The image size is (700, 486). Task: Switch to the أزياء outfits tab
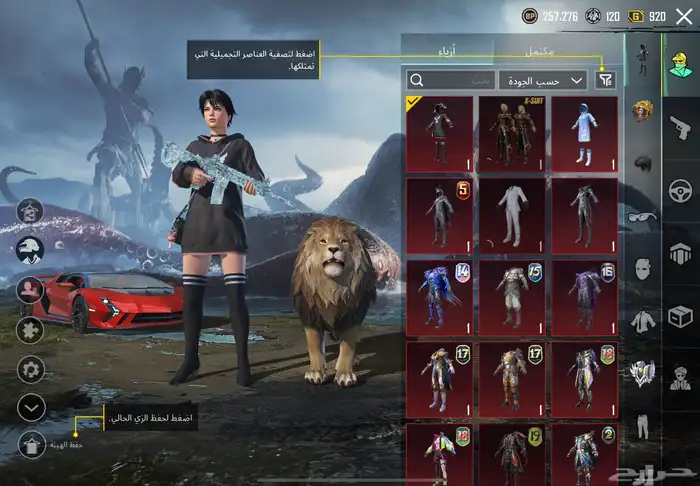(447, 51)
